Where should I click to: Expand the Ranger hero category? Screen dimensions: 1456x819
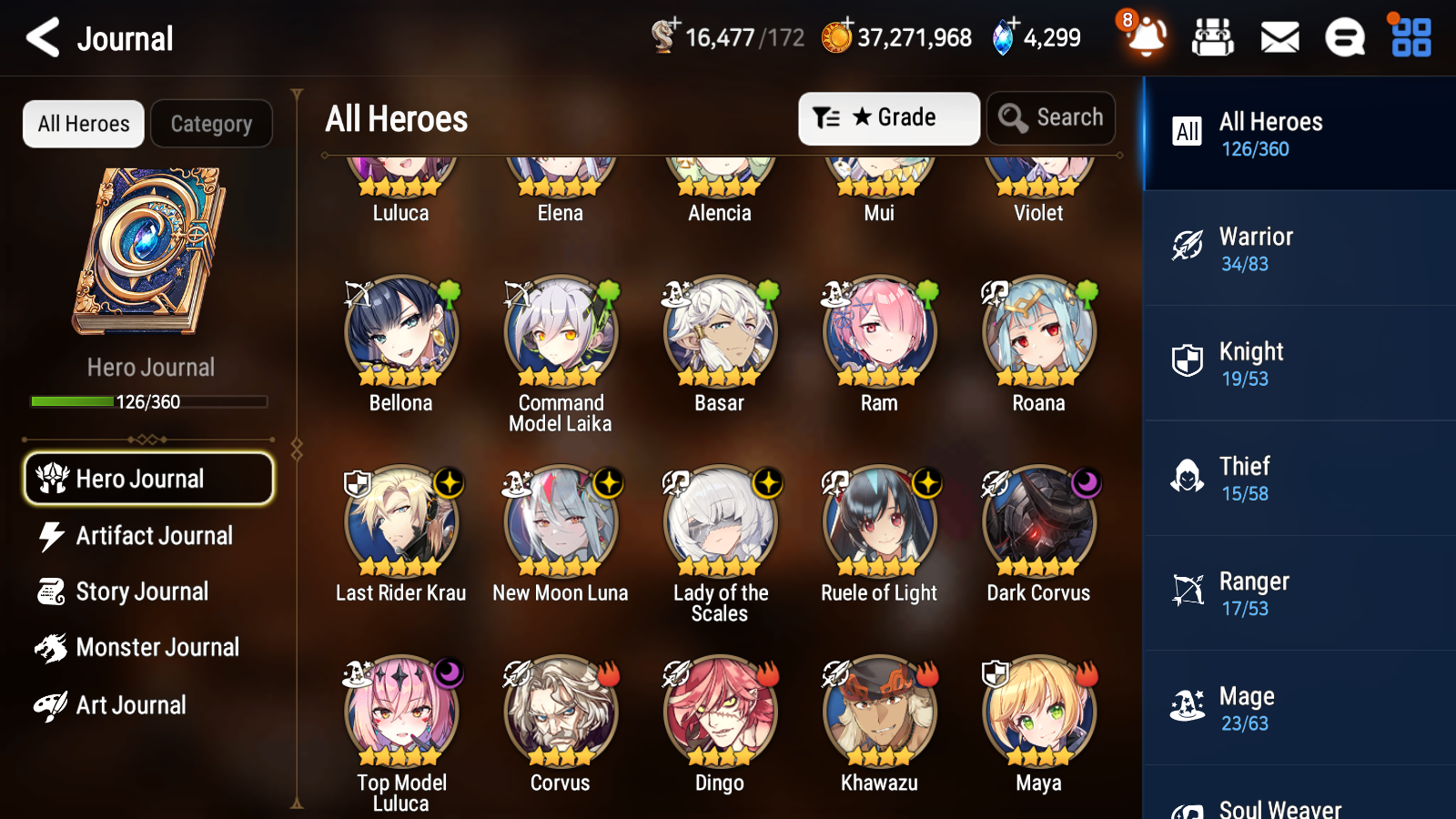pyautogui.click(x=1299, y=593)
